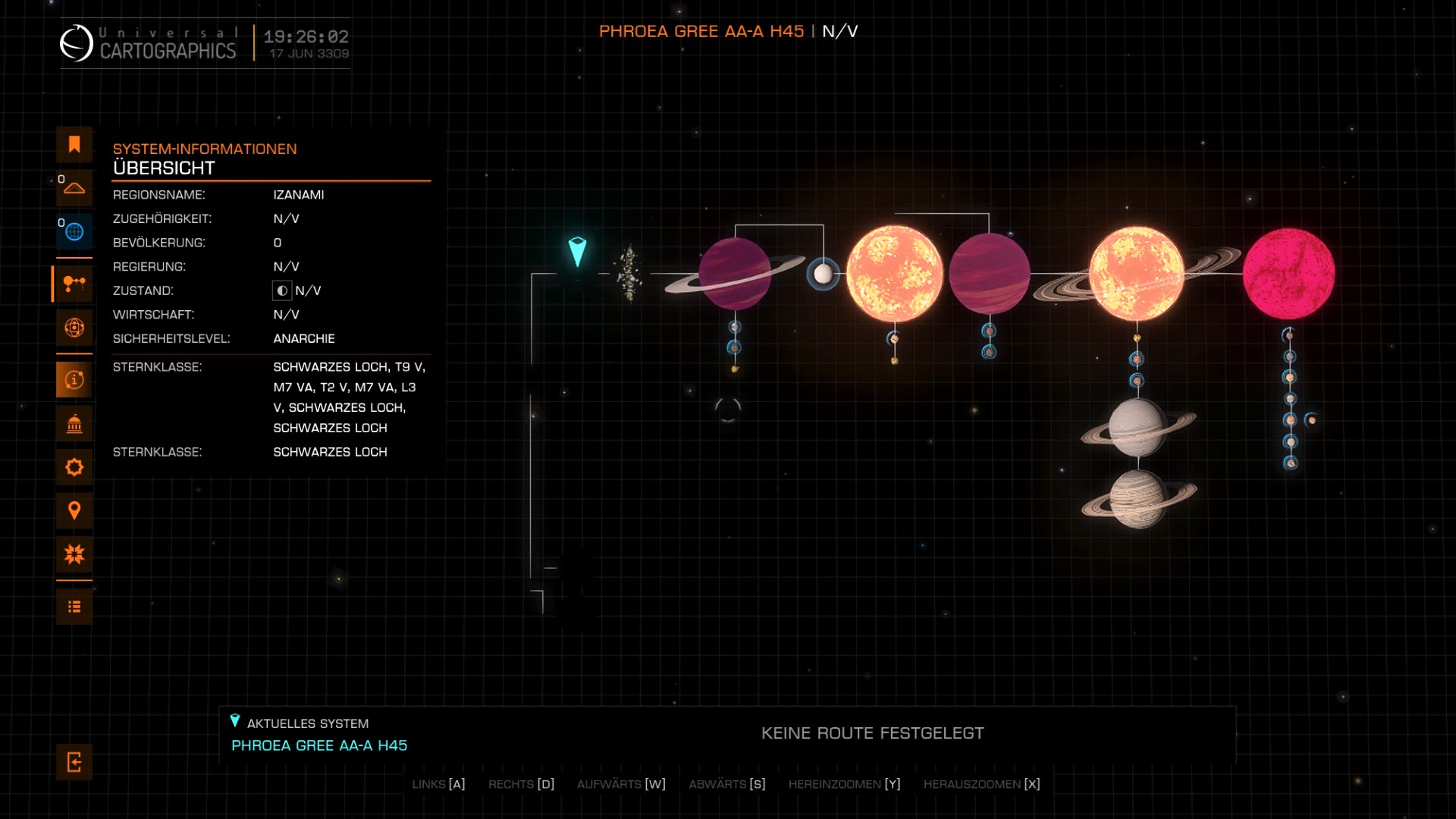Select the asteroid cluster body
Screen dimensions: 1456x819
[x=629, y=273]
